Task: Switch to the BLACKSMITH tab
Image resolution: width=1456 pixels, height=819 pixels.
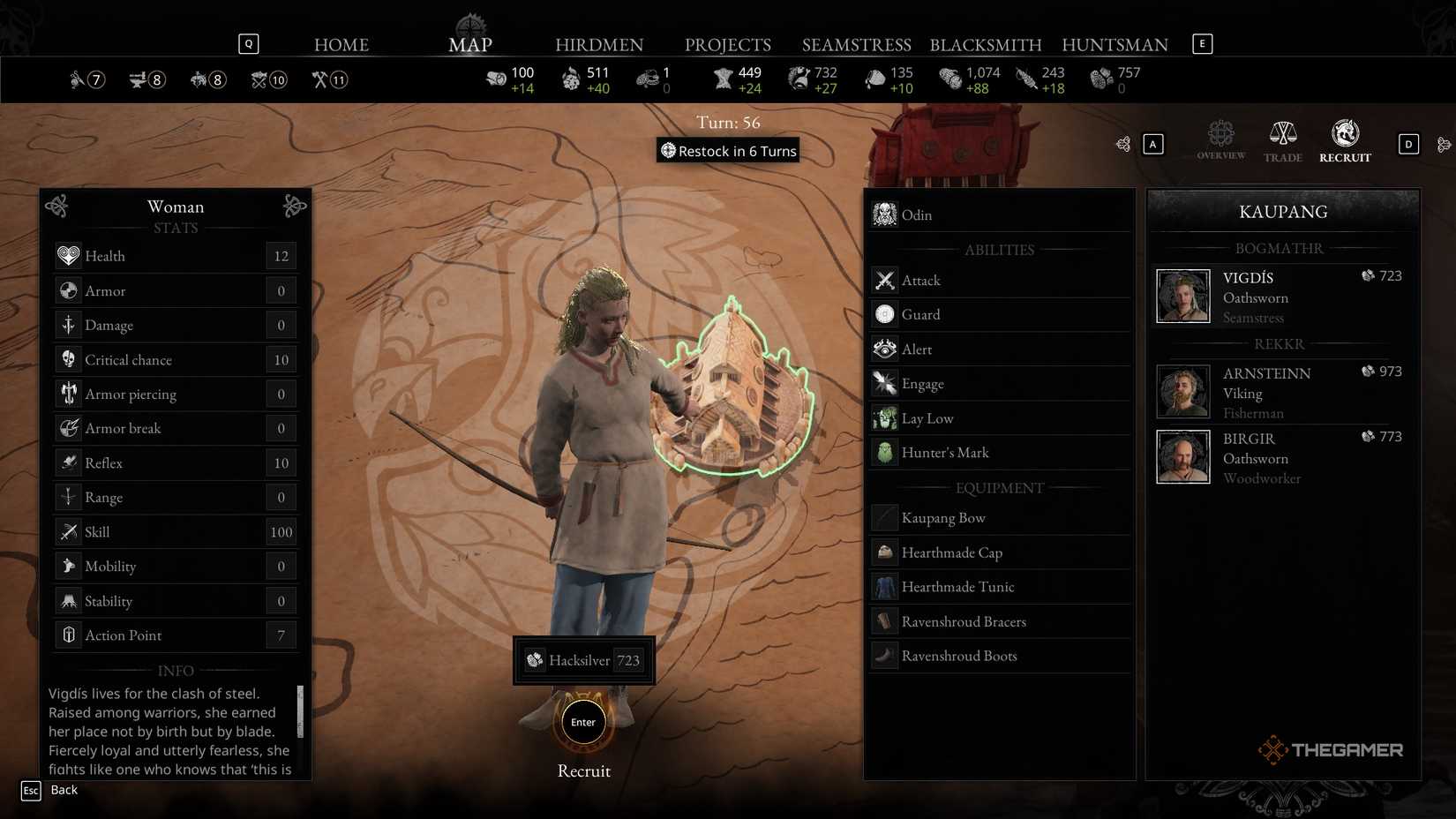Action: (985, 44)
